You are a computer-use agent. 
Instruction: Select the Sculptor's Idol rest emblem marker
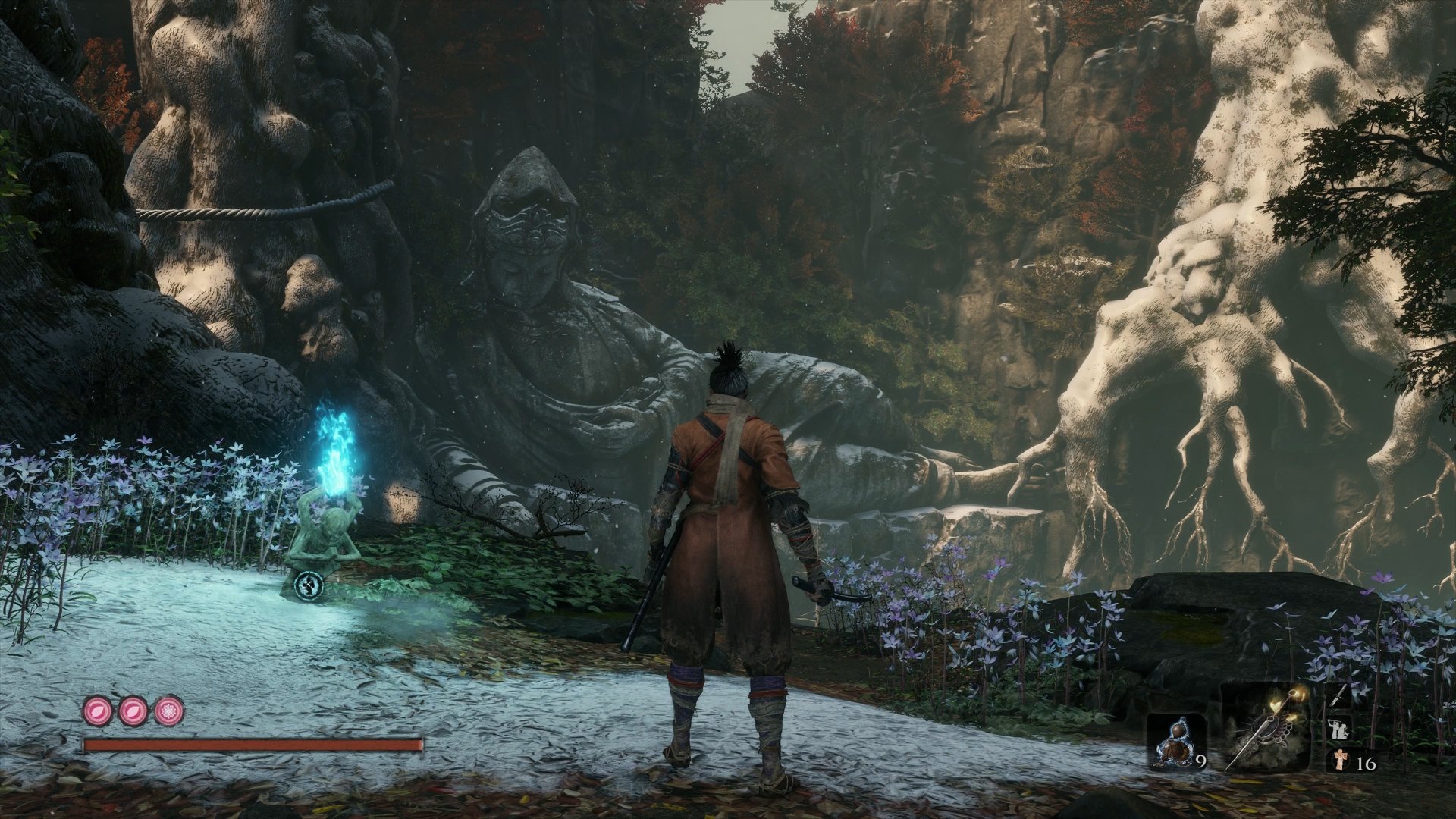tap(310, 585)
